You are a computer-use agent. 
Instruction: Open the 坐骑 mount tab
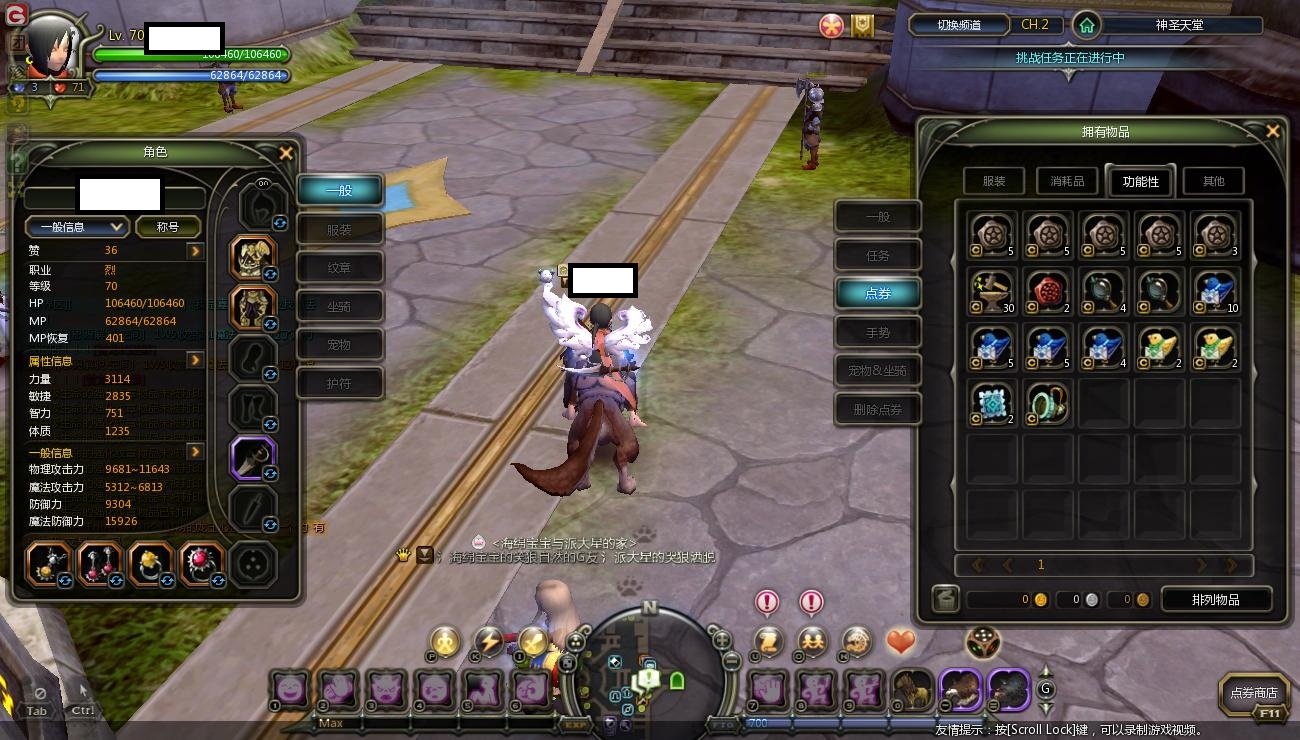[339, 306]
